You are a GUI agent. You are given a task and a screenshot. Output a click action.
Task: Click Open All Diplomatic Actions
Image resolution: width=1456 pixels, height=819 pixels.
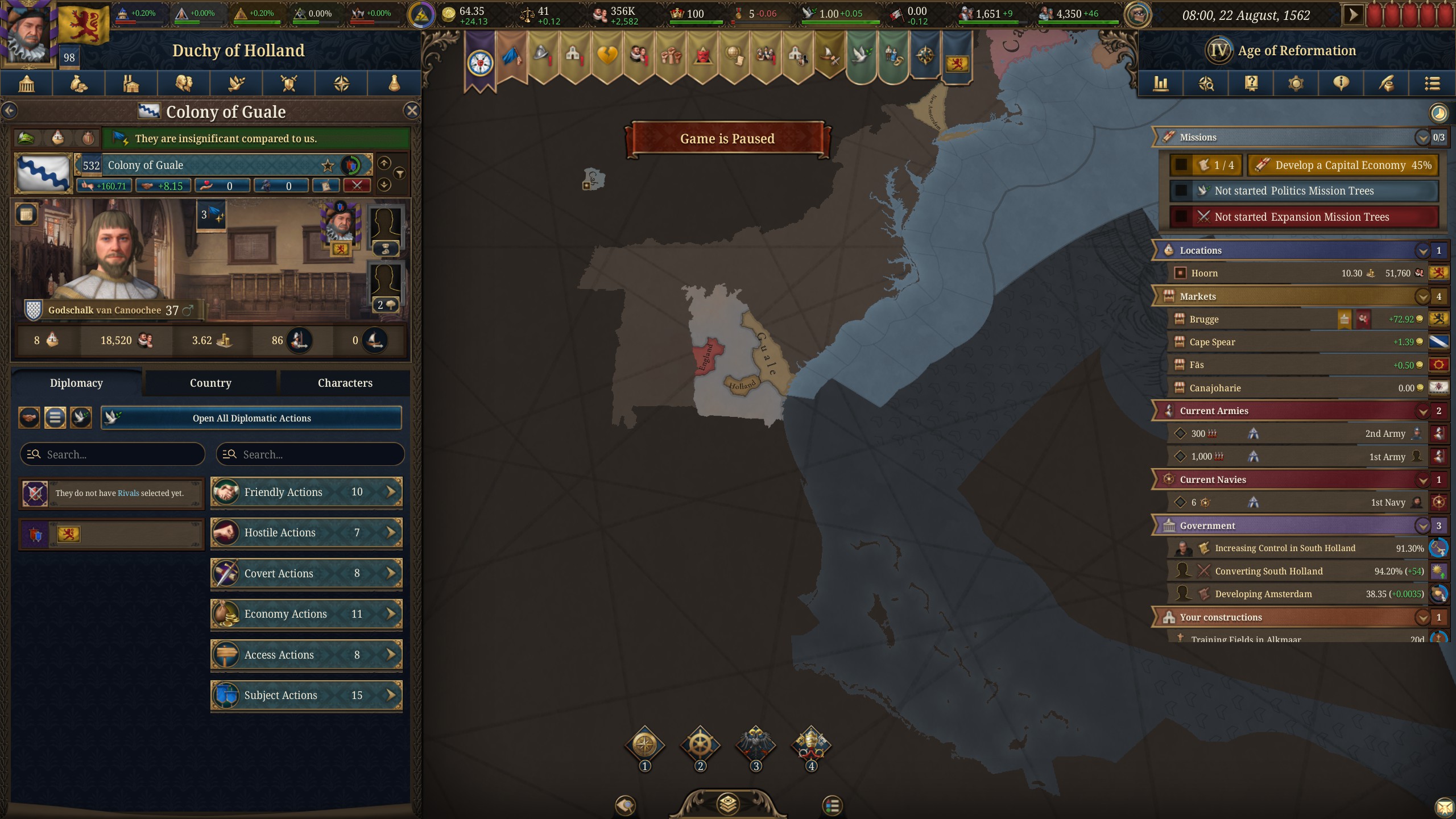[x=252, y=418]
